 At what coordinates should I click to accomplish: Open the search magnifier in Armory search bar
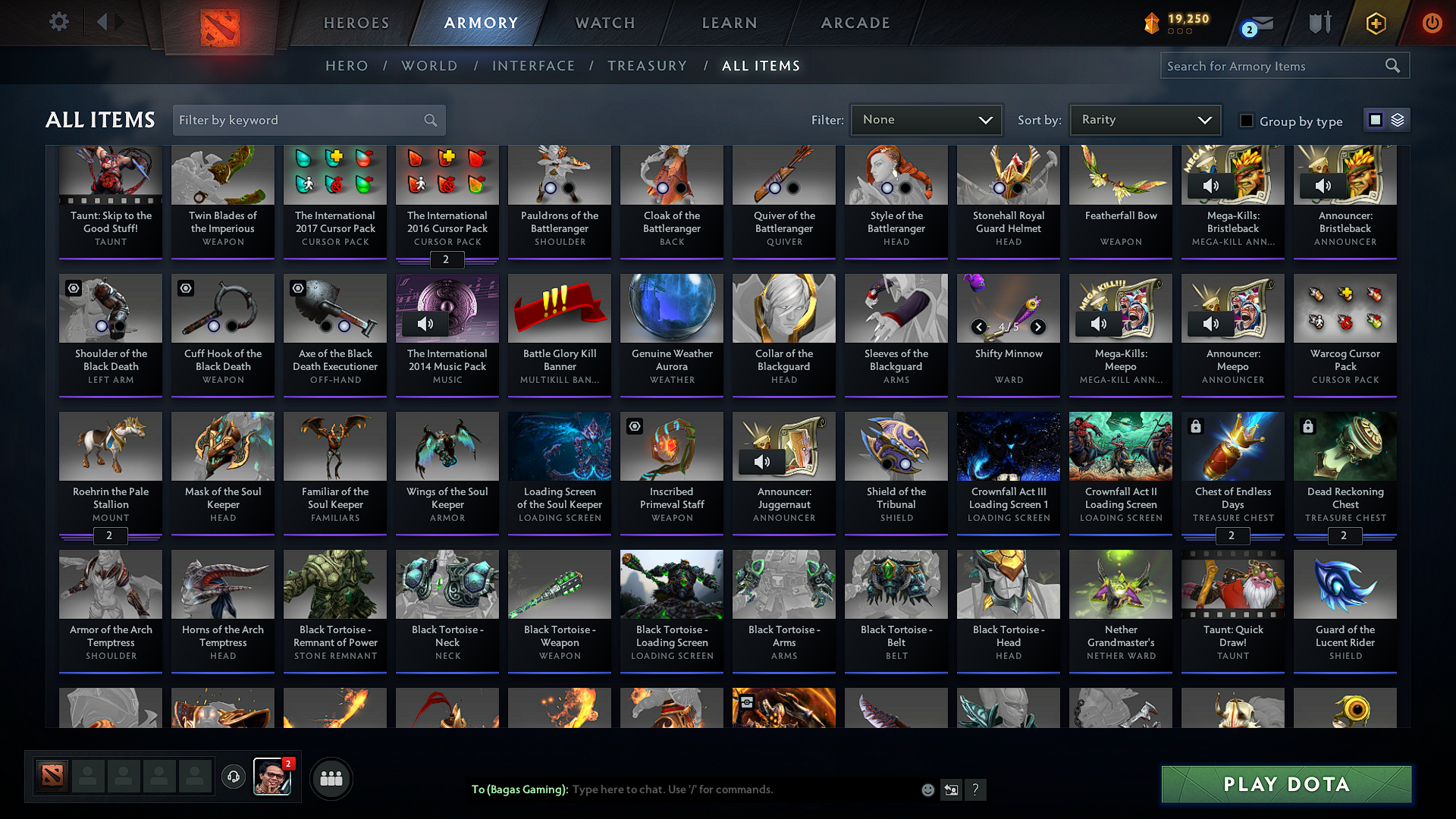[x=1393, y=66]
